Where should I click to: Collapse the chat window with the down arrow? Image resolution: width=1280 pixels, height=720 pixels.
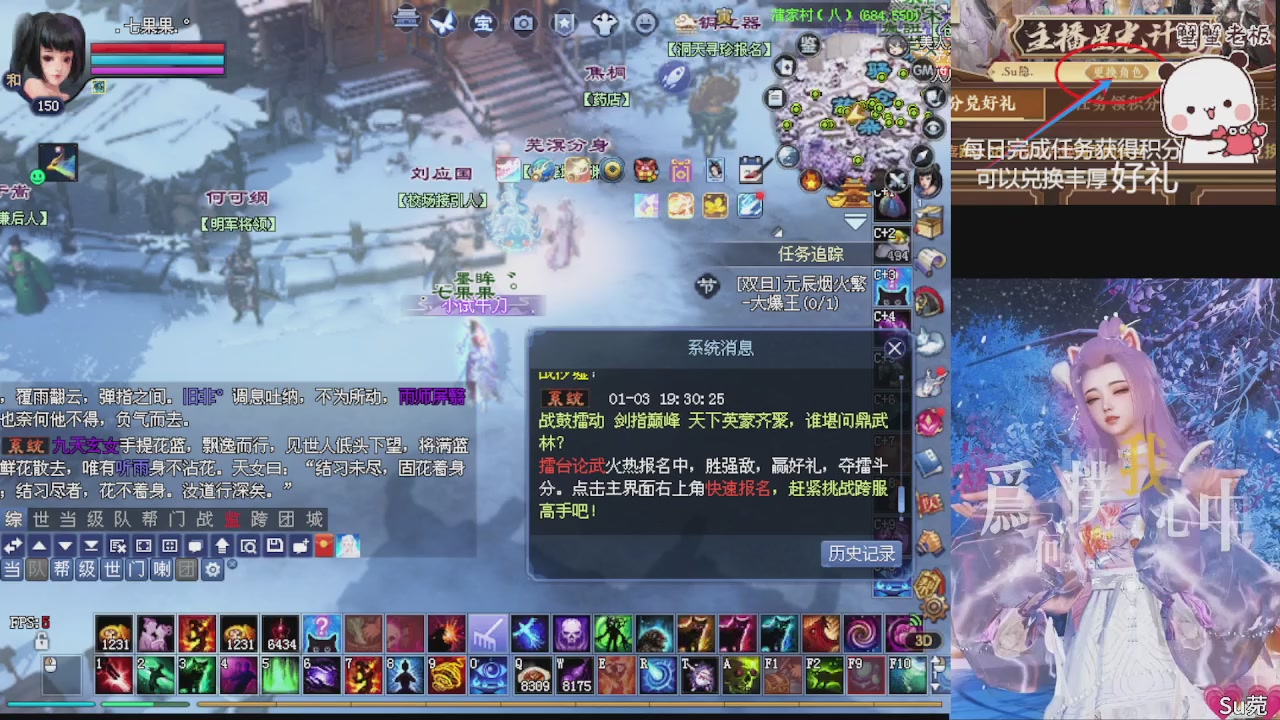[x=64, y=546]
